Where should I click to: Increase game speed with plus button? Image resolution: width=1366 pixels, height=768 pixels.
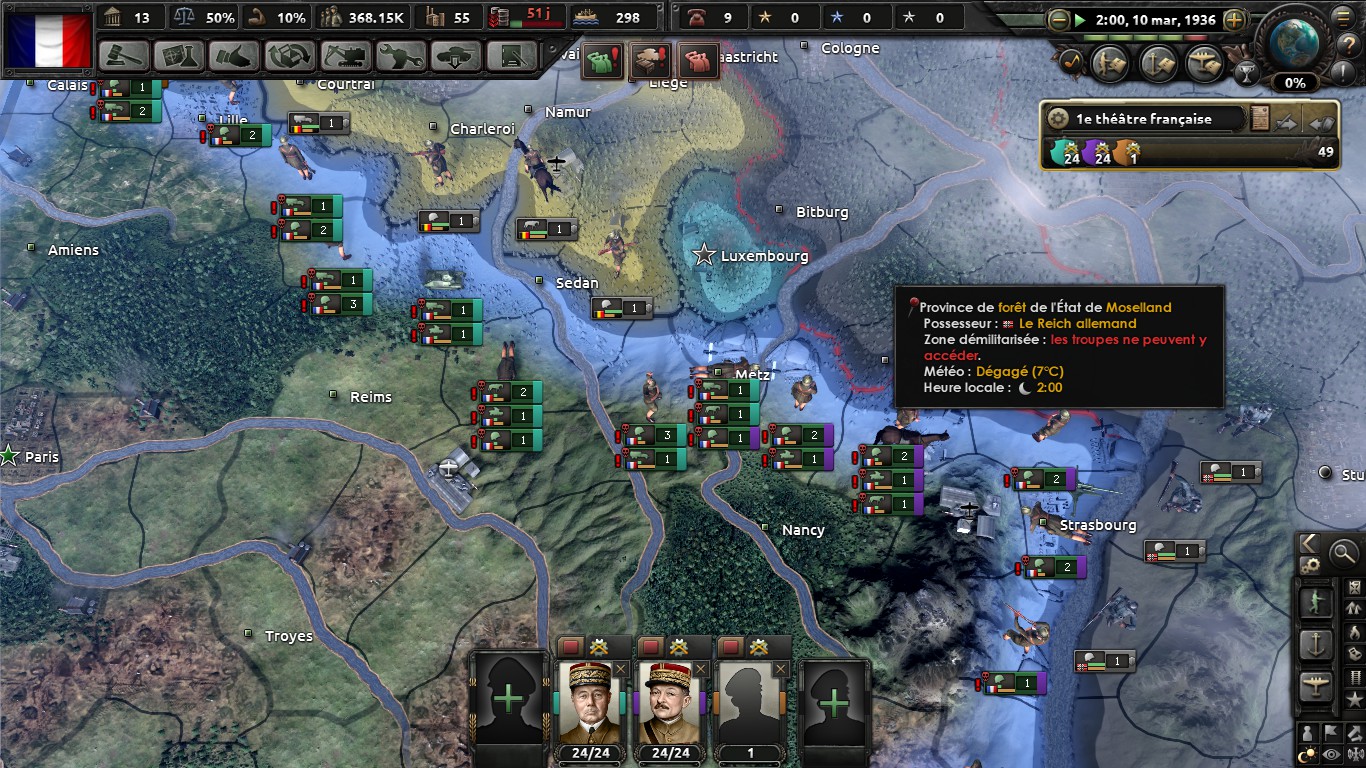point(1234,19)
